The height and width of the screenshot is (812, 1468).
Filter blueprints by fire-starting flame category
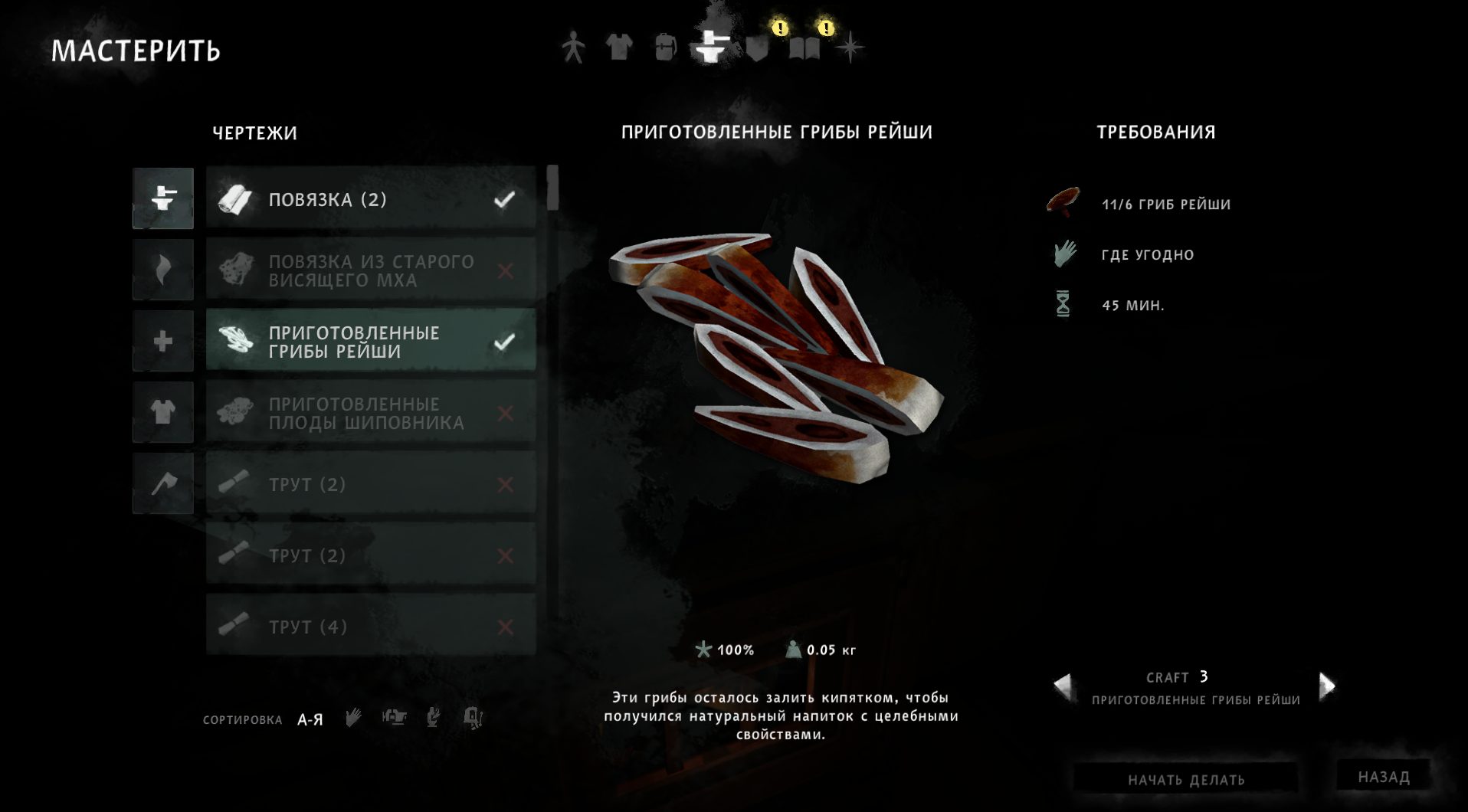click(162, 270)
